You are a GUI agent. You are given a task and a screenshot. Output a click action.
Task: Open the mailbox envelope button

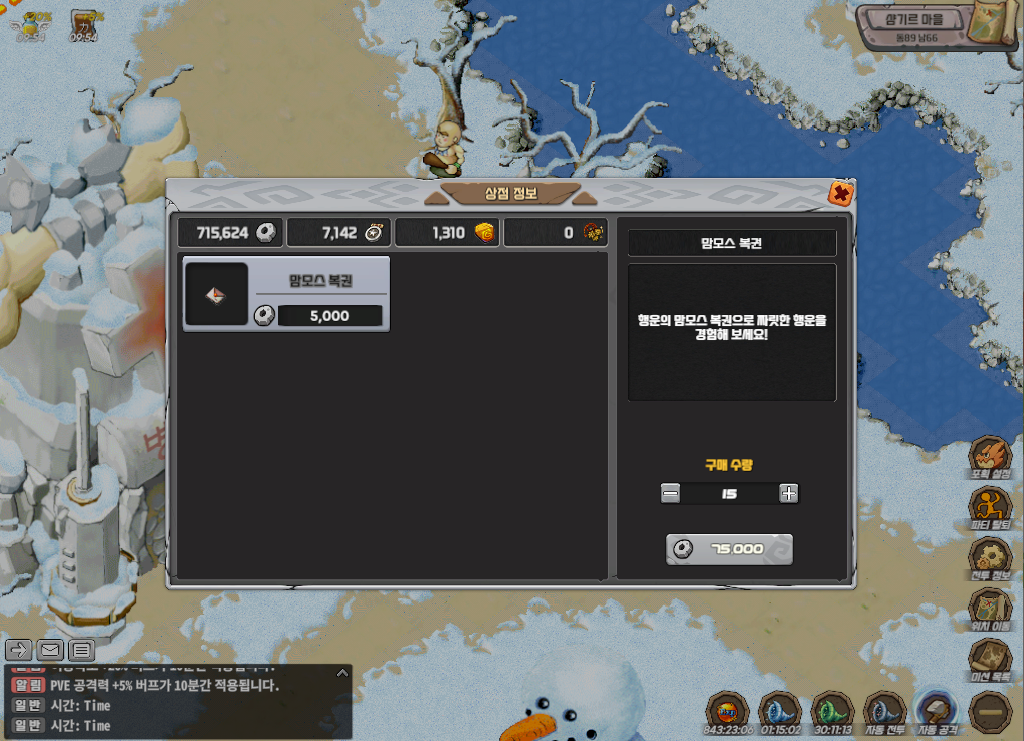pyautogui.click(x=50, y=651)
